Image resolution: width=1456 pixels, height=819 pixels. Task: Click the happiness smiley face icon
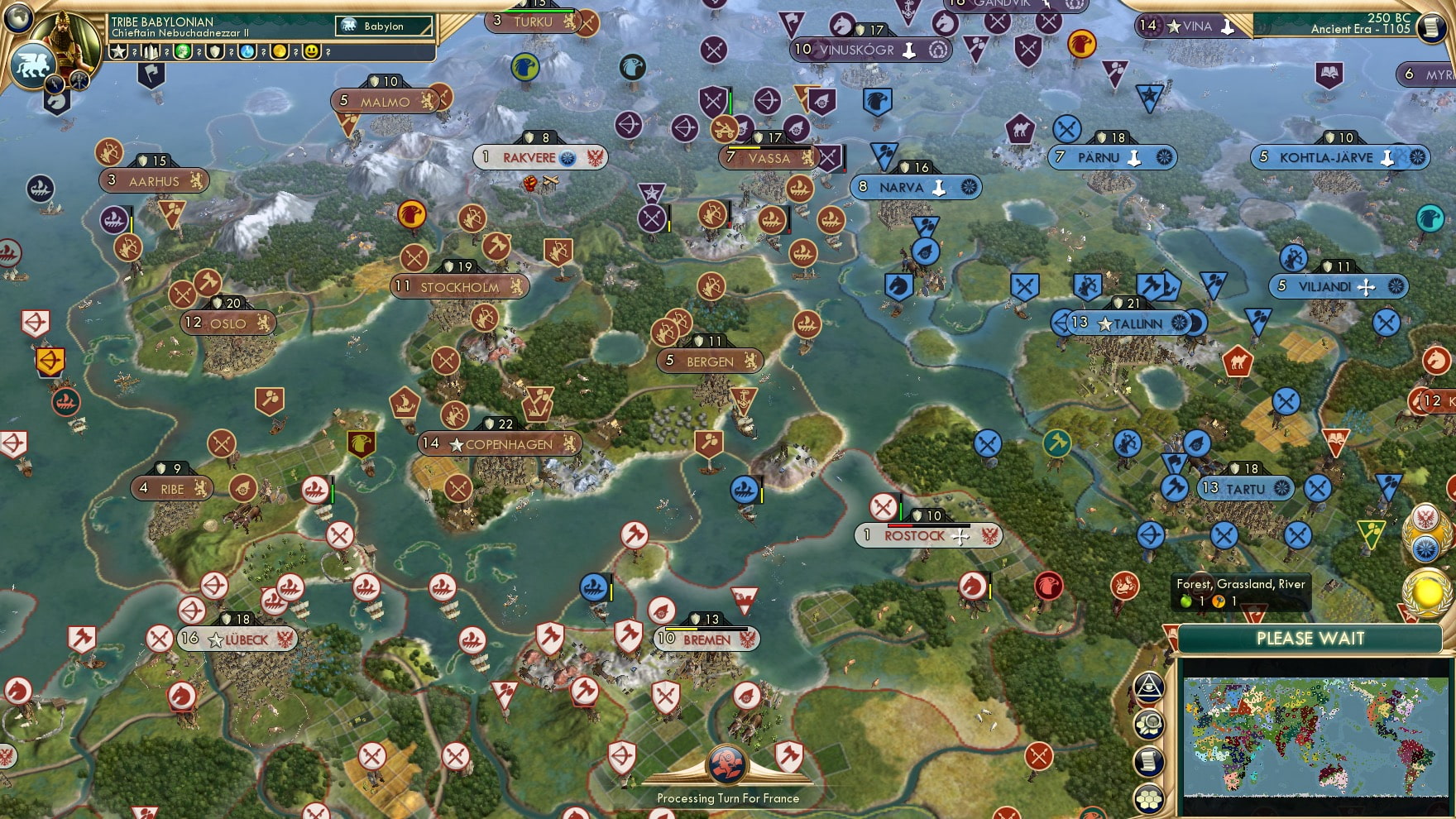click(x=311, y=52)
